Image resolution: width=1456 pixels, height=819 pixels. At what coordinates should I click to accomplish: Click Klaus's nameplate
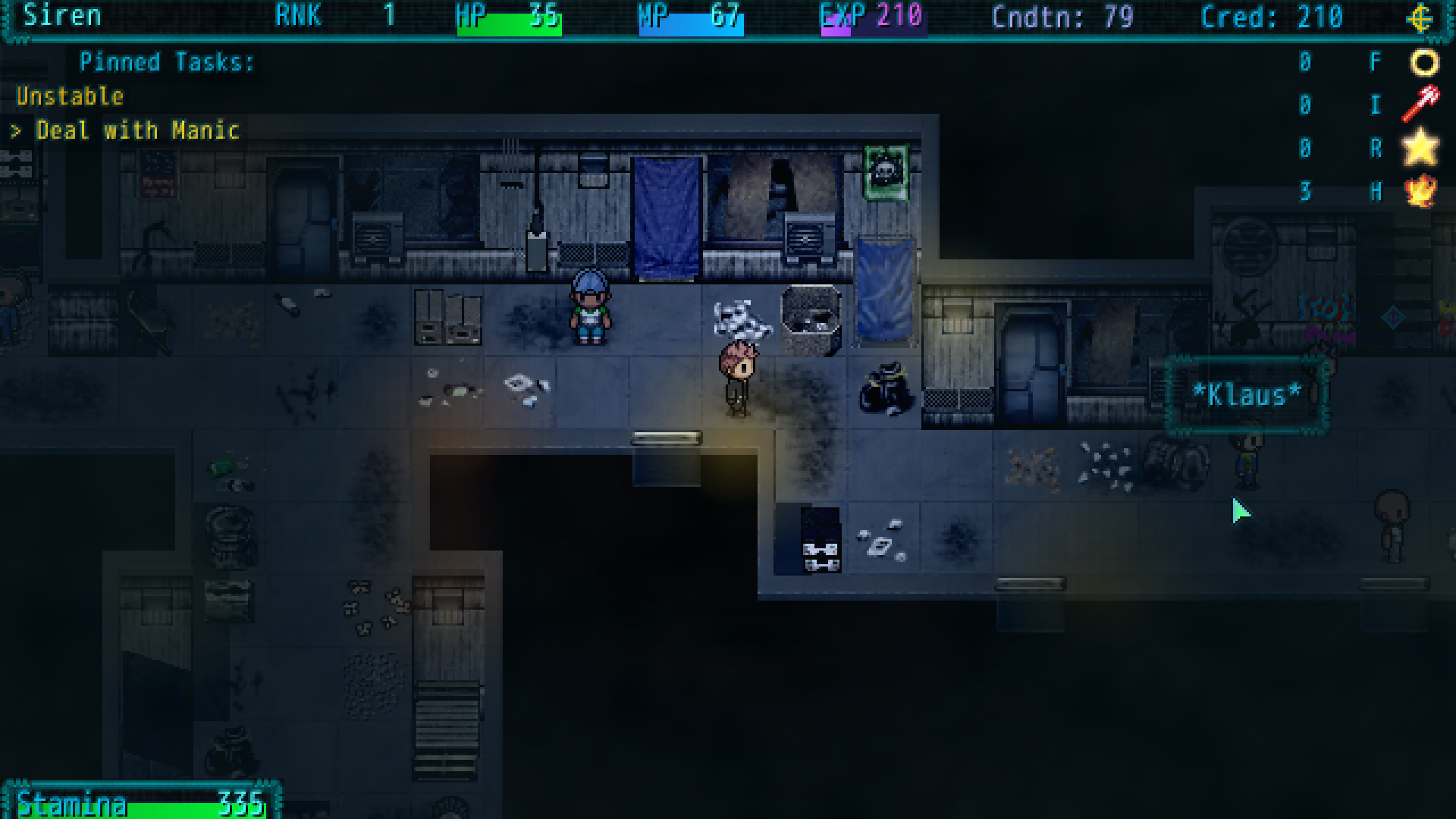point(1246,394)
